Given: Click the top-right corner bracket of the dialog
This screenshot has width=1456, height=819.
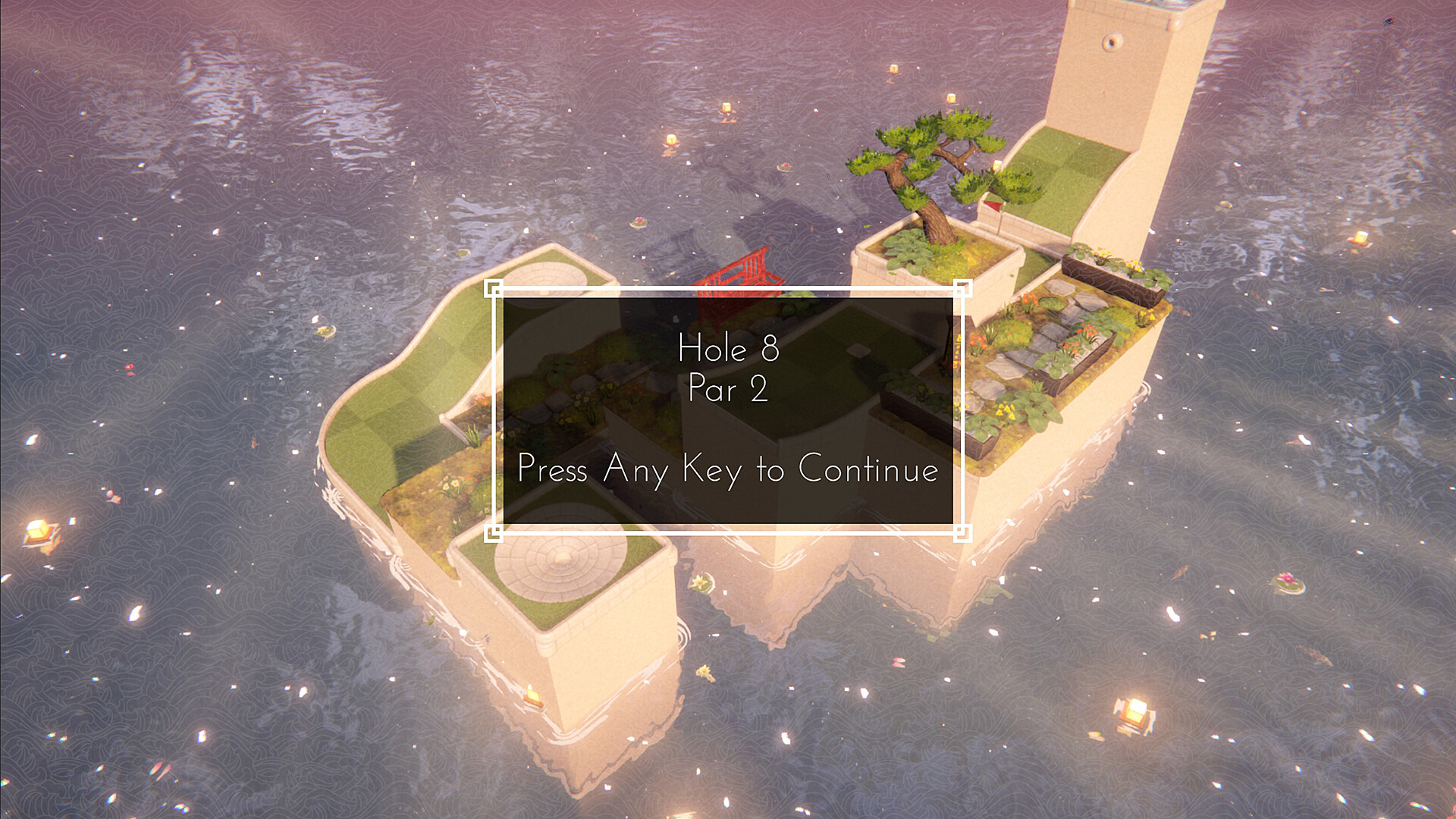Looking at the screenshot, I should click(965, 289).
